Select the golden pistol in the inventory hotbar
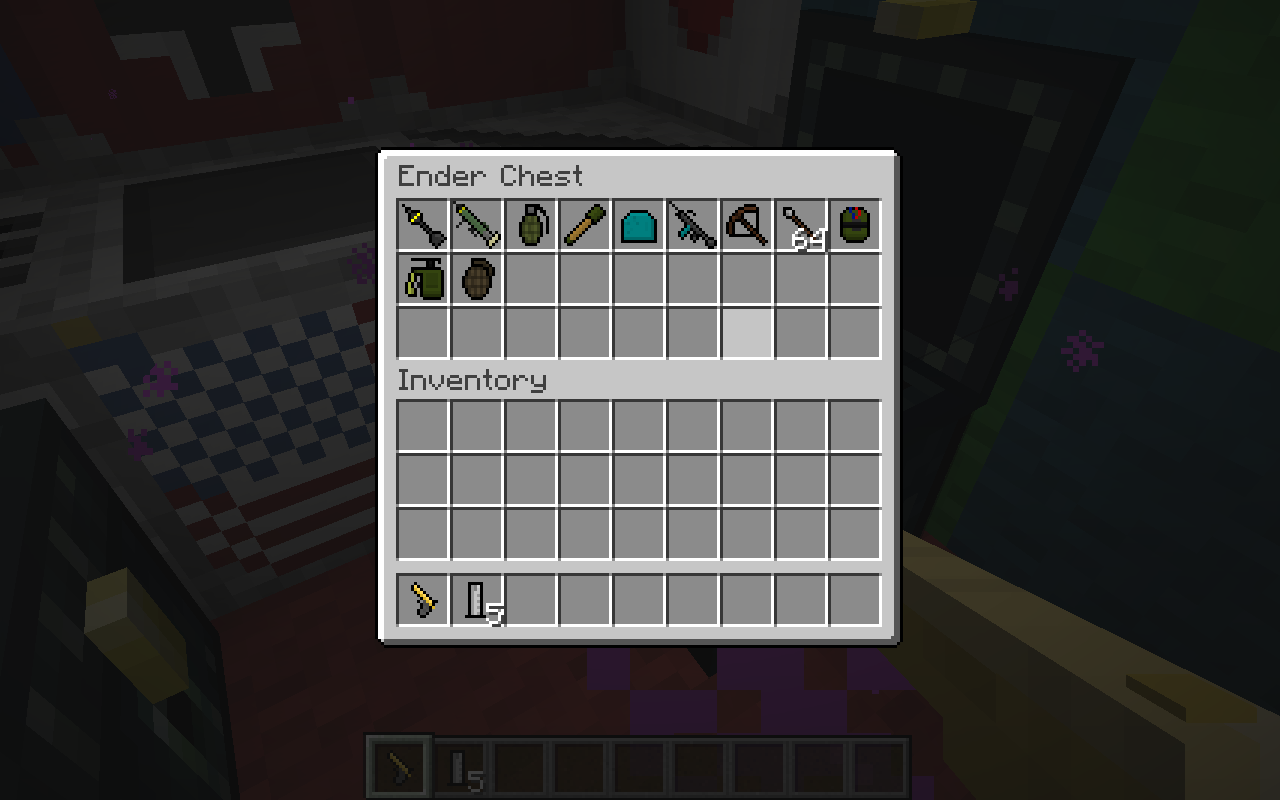This screenshot has height=800, width=1280. [423, 601]
